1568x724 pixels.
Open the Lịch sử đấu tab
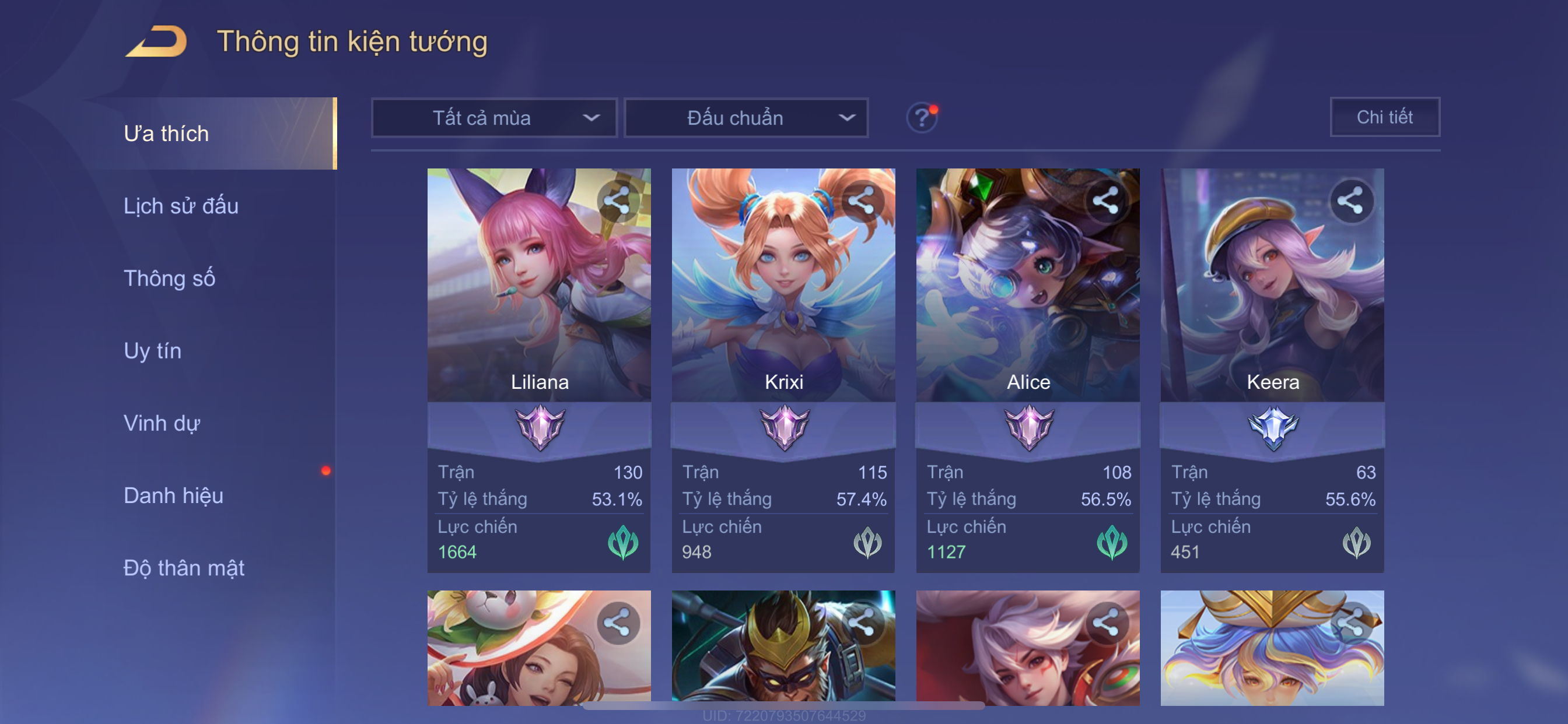coord(181,206)
